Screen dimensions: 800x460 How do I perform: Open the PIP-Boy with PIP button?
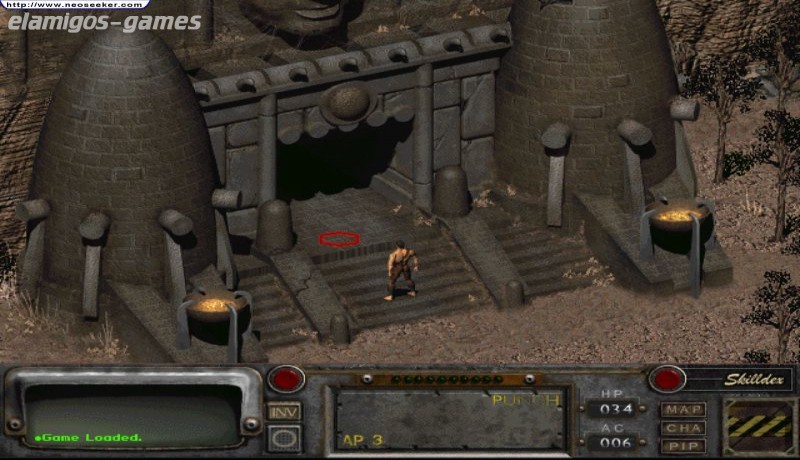[x=683, y=445]
